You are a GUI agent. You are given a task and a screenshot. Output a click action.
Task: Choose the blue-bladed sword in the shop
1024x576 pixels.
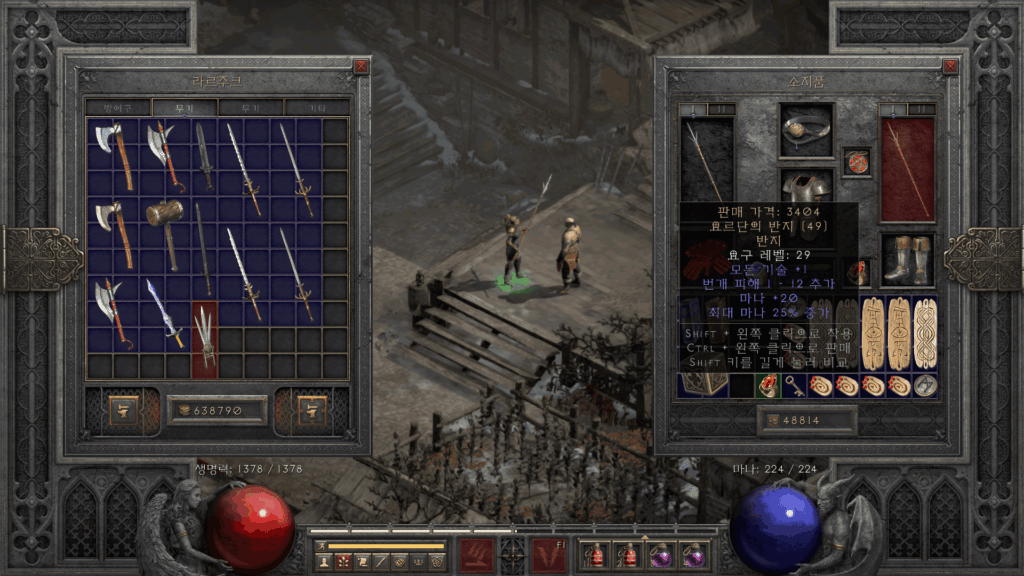[x=164, y=310]
